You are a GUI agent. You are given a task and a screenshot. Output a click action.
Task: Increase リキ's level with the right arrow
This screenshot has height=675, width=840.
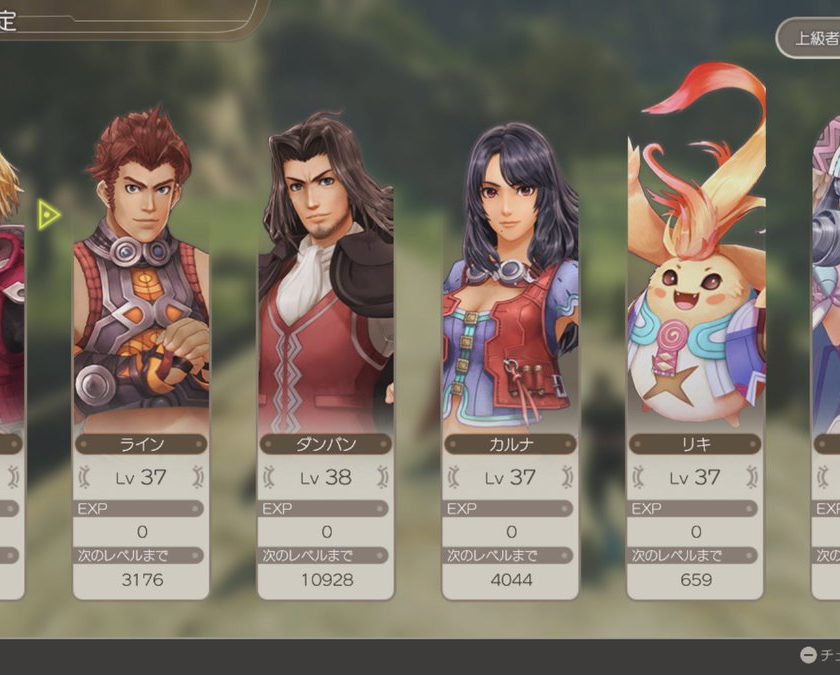pyautogui.click(x=753, y=477)
